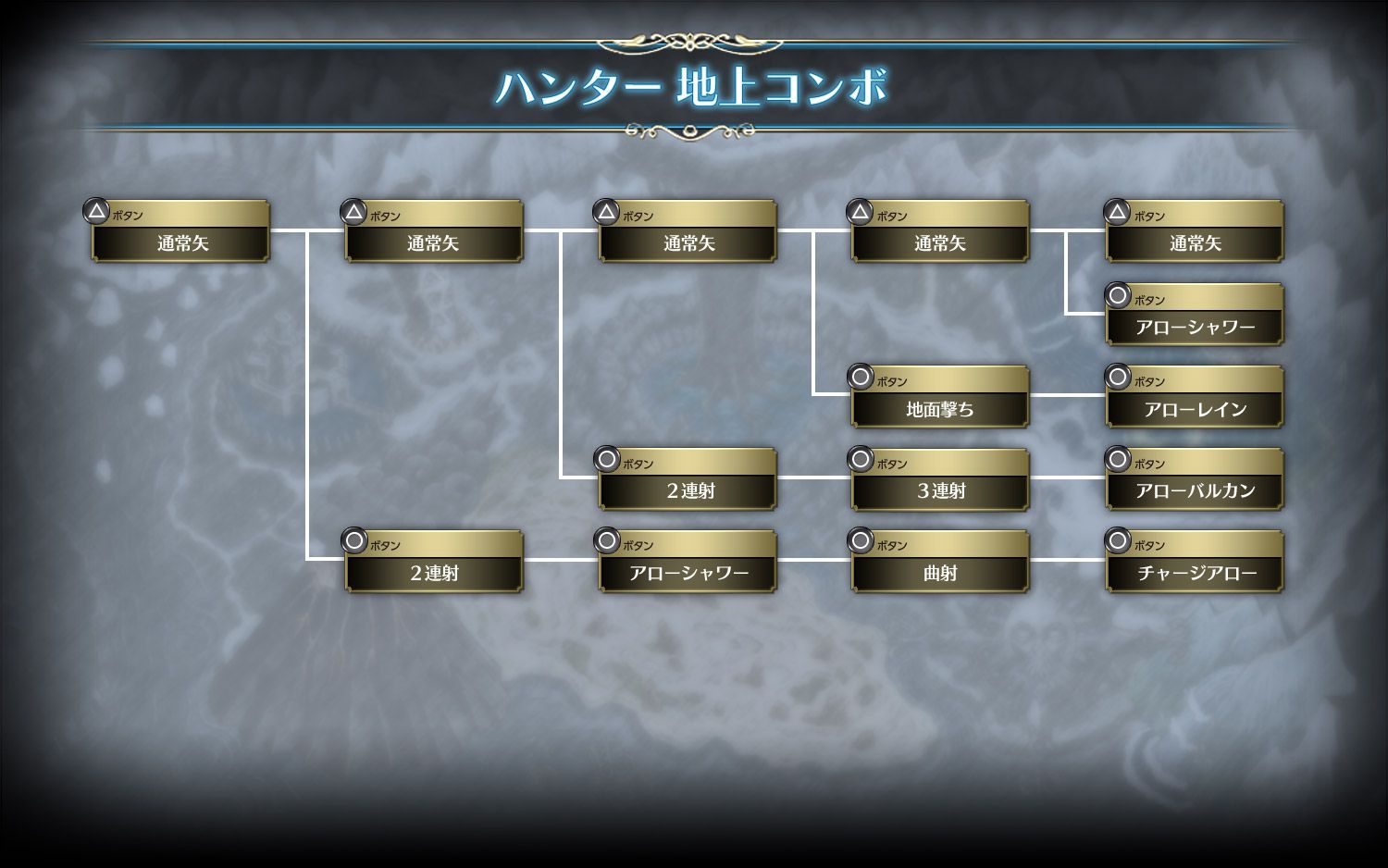Expand the fourth 通常矢 node showing two branches
This screenshot has width=1388, height=868.
point(939,242)
